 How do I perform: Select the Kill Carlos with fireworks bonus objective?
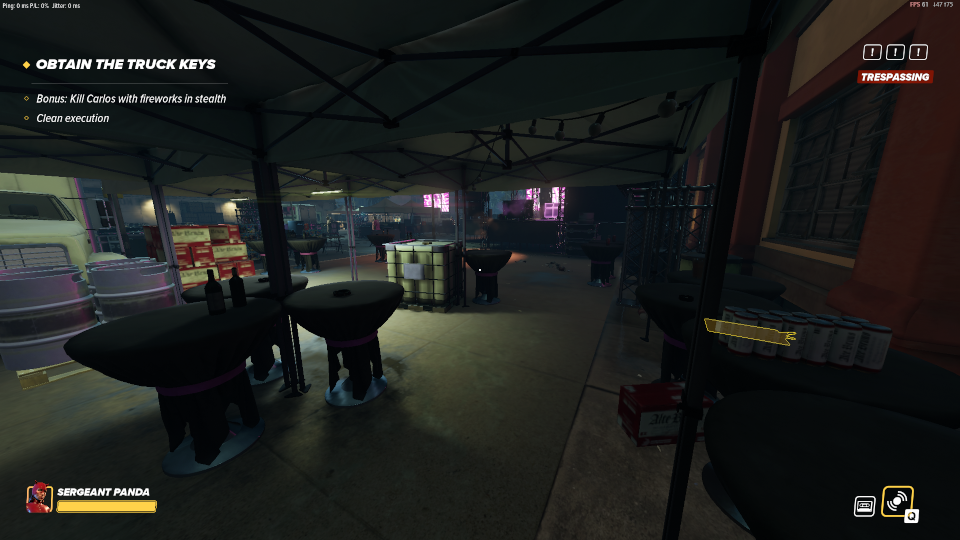pyautogui.click(x=131, y=99)
